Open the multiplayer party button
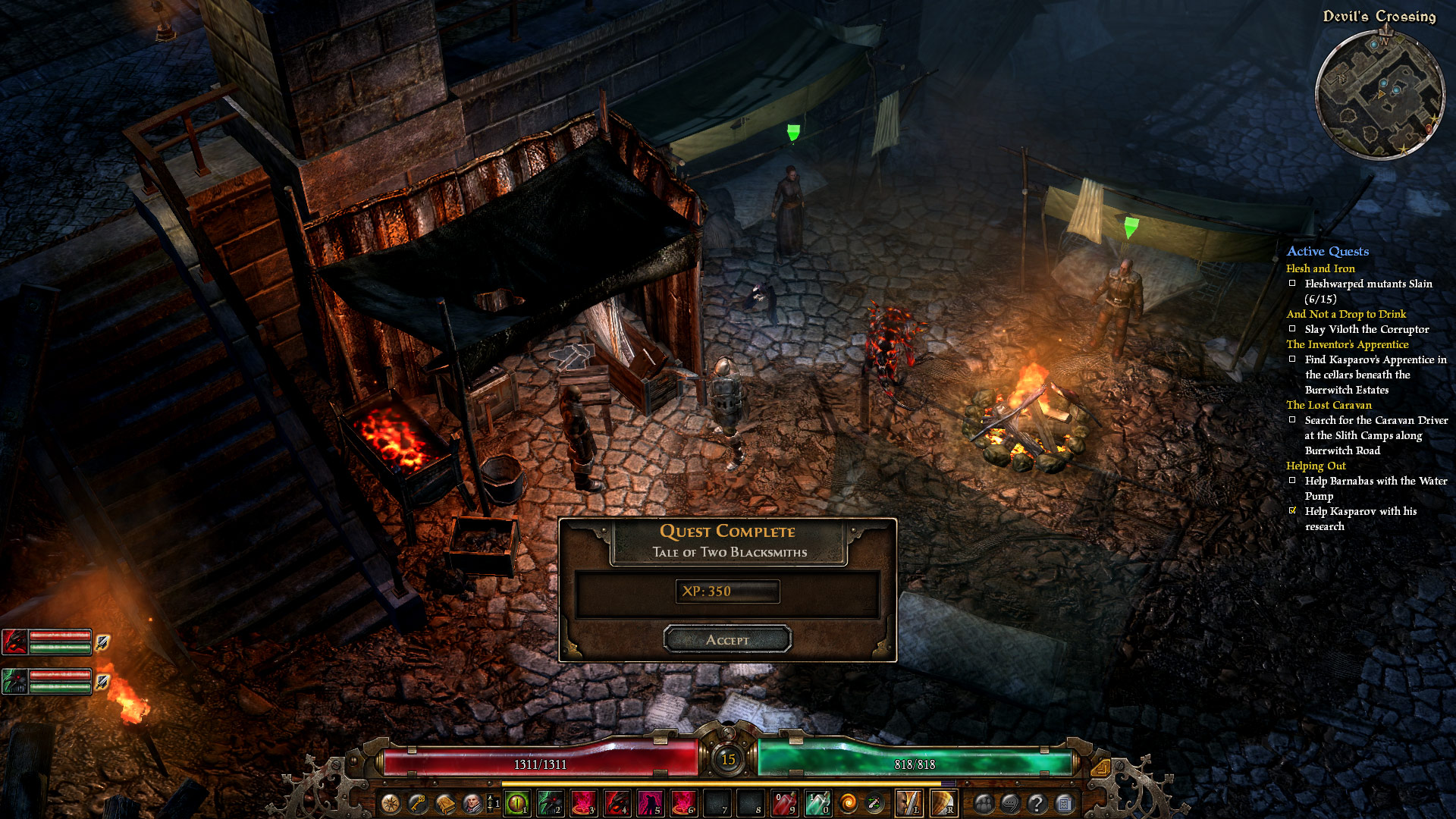This screenshot has height=819, width=1456. [984, 803]
